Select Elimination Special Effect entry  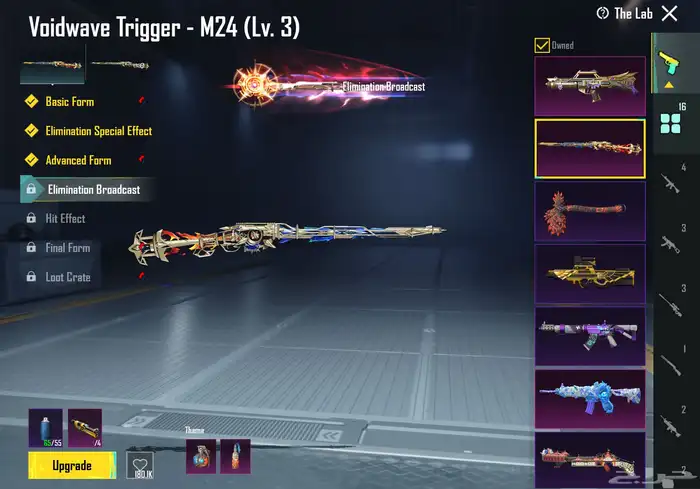(98, 131)
